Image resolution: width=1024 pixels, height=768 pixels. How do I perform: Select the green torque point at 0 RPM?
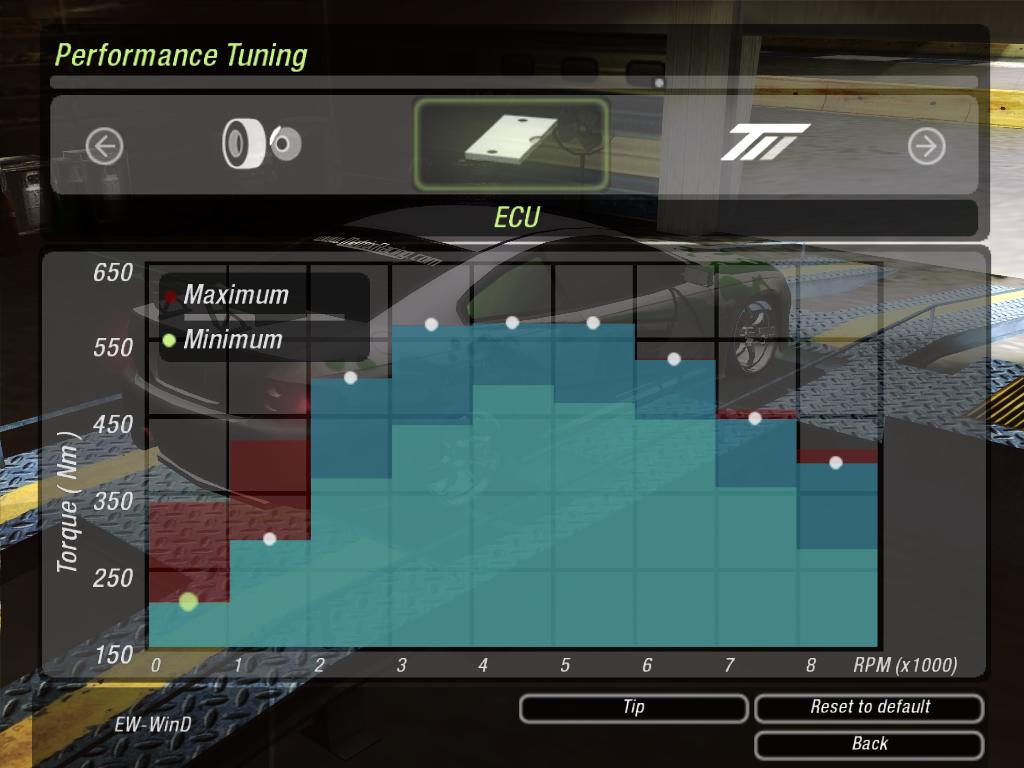(188, 601)
